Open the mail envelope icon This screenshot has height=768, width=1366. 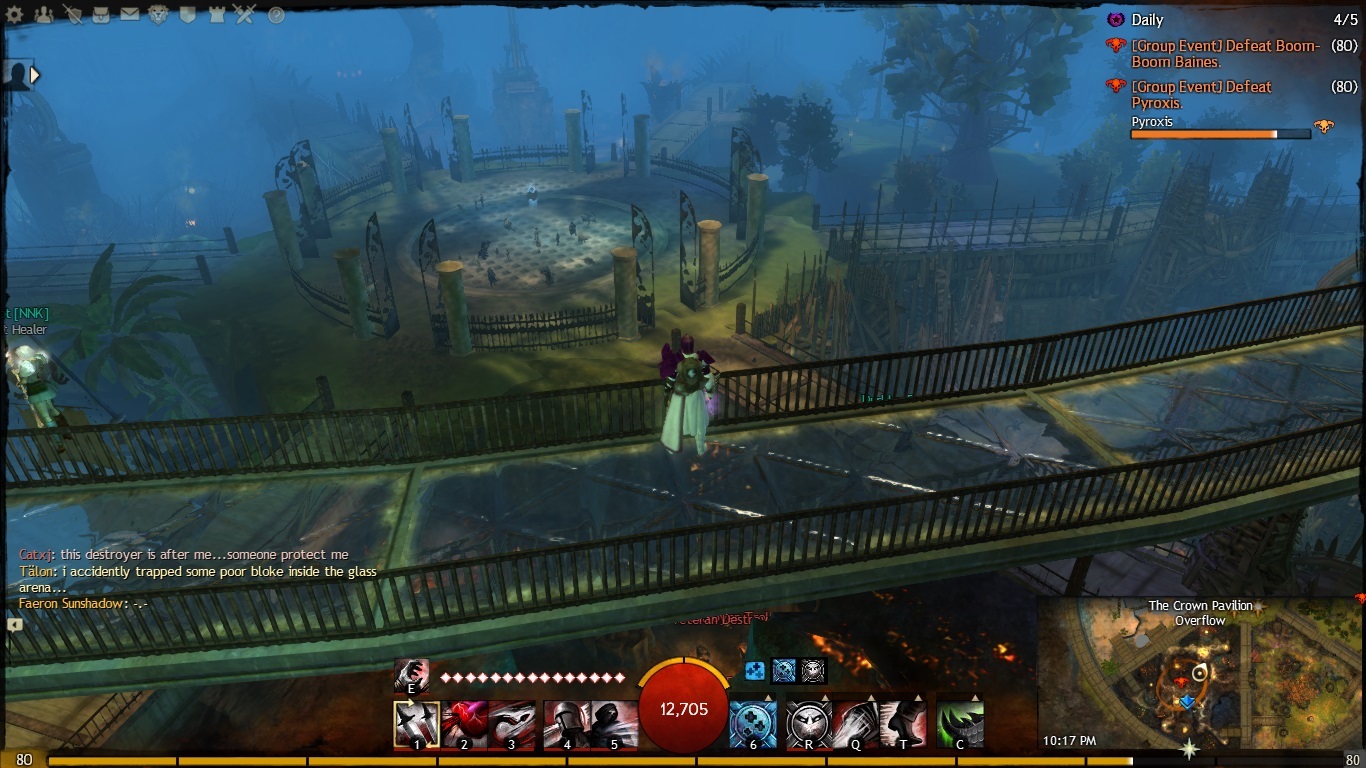coord(129,15)
